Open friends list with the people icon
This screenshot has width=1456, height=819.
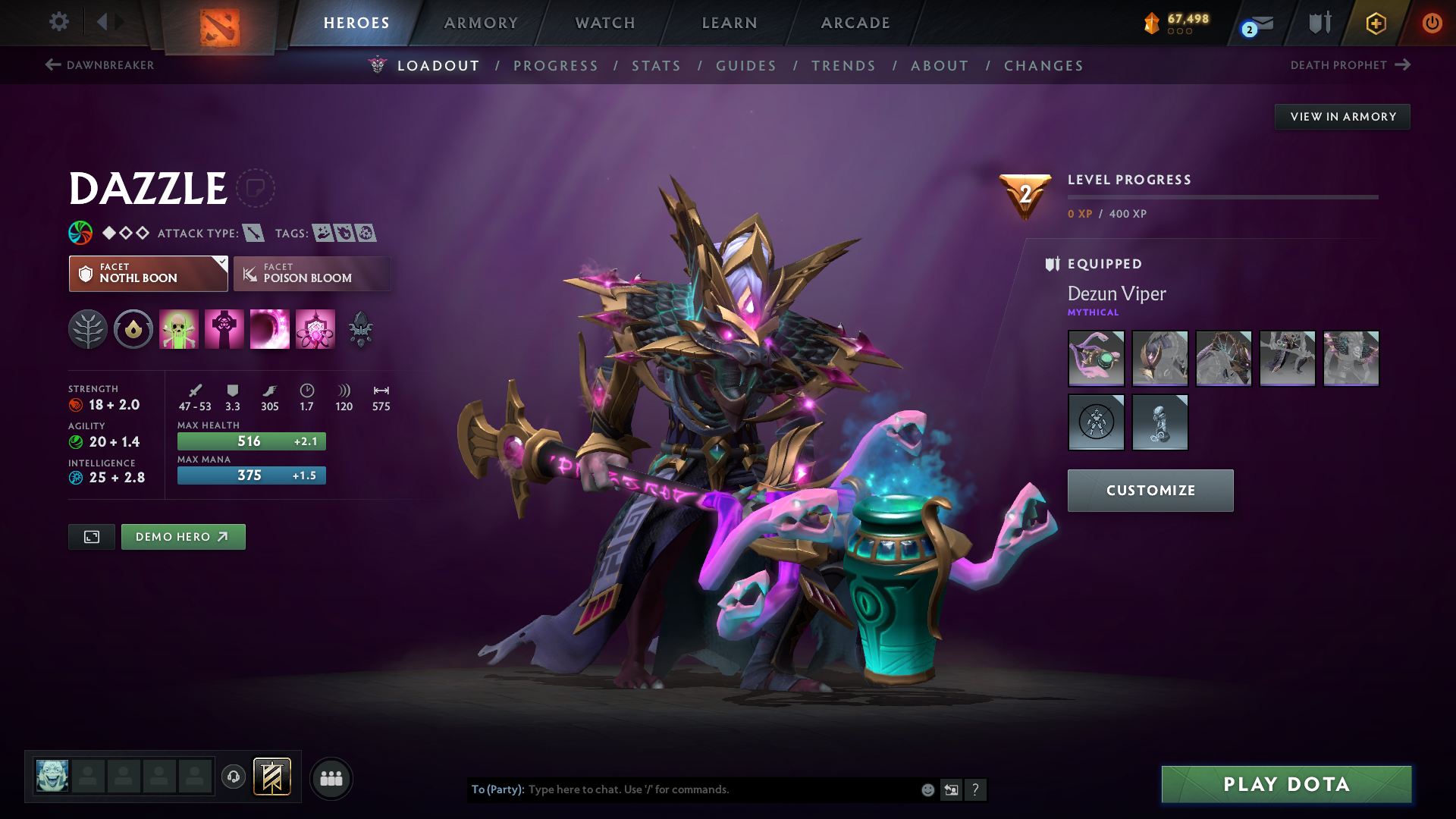click(x=331, y=779)
